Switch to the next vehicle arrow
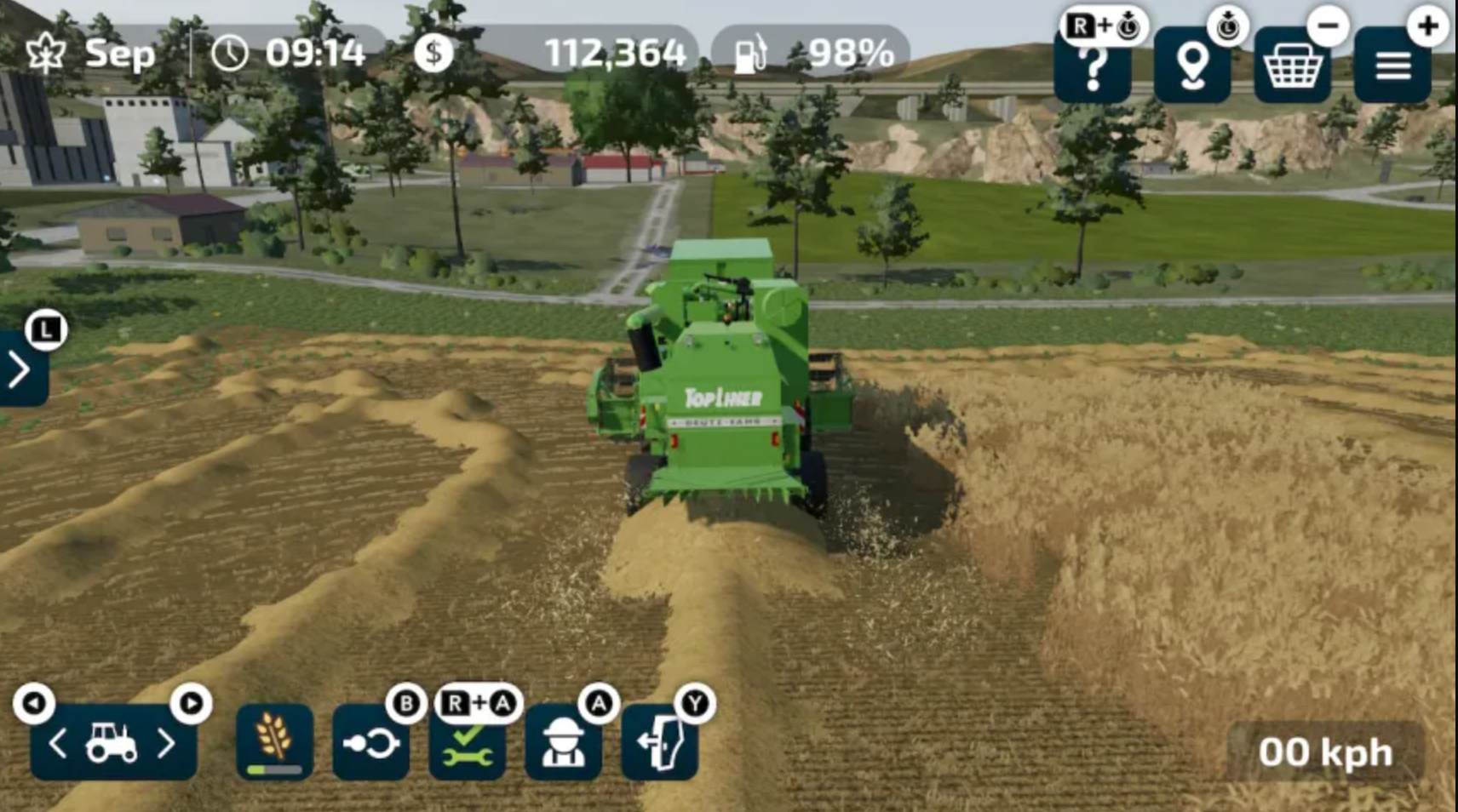1458x812 pixels. tap(167, 744)
